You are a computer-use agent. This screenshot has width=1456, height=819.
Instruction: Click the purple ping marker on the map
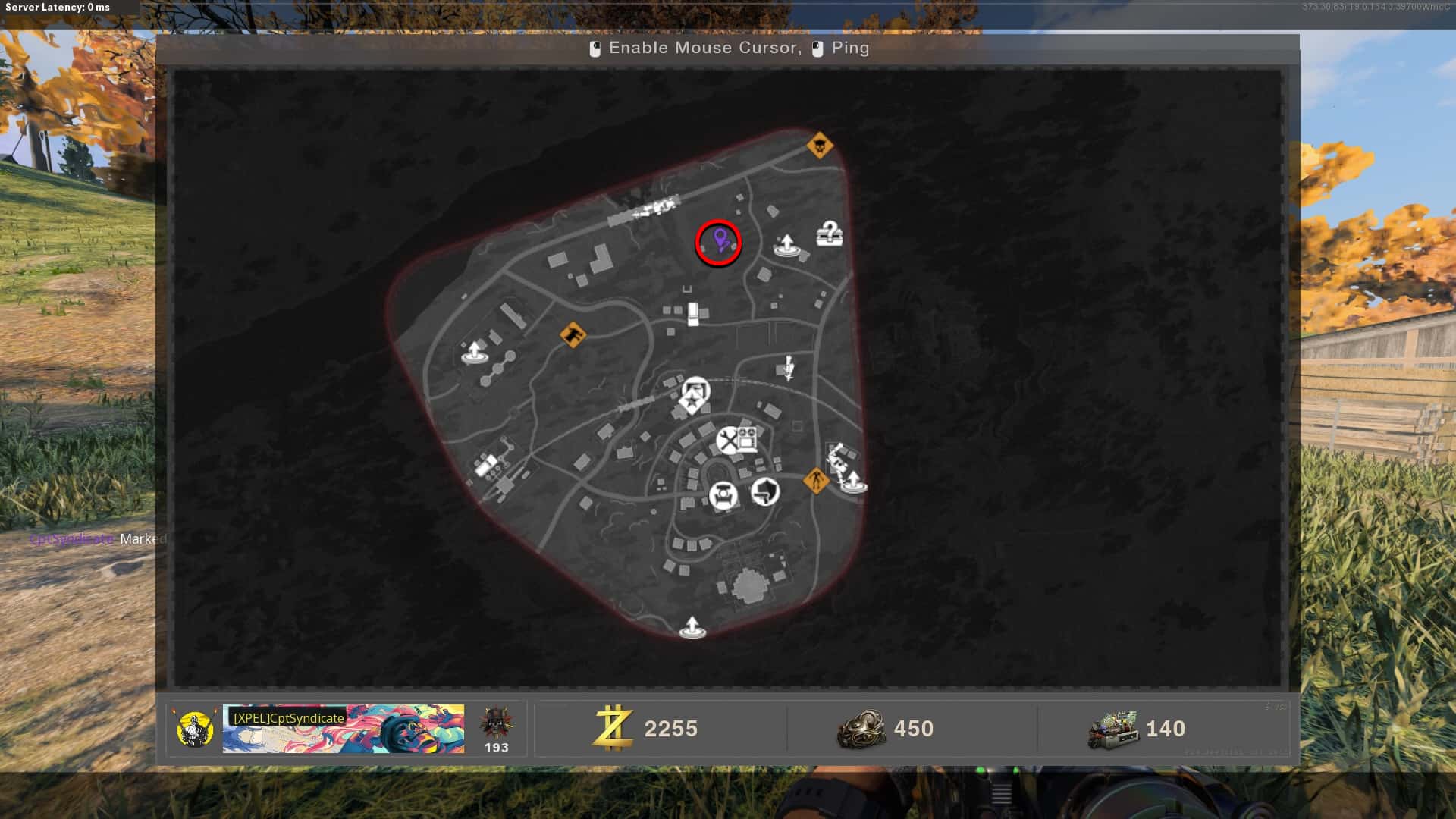[720, 241]
